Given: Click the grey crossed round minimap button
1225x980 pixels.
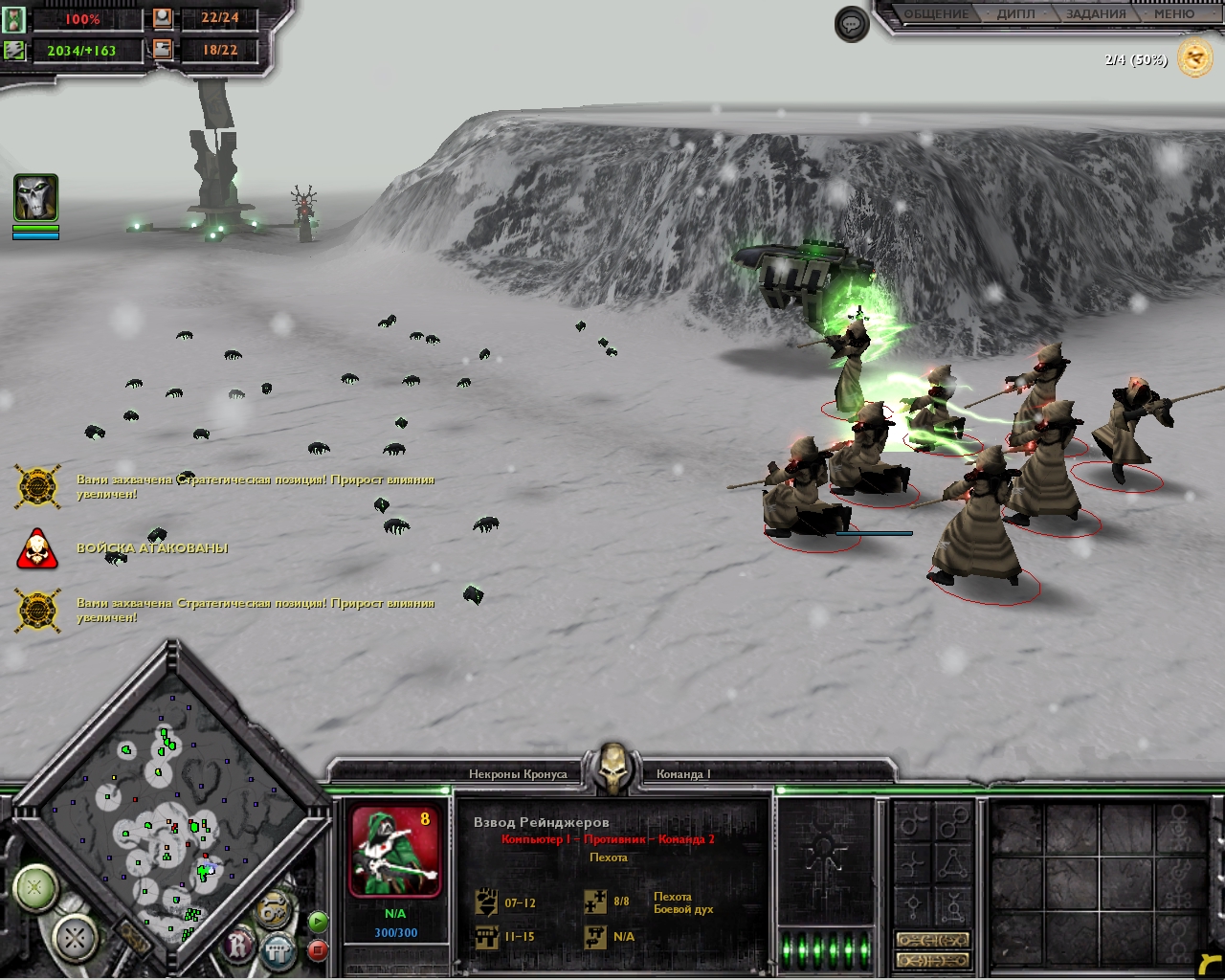Looking at the screenshot, I should [76, 938].
